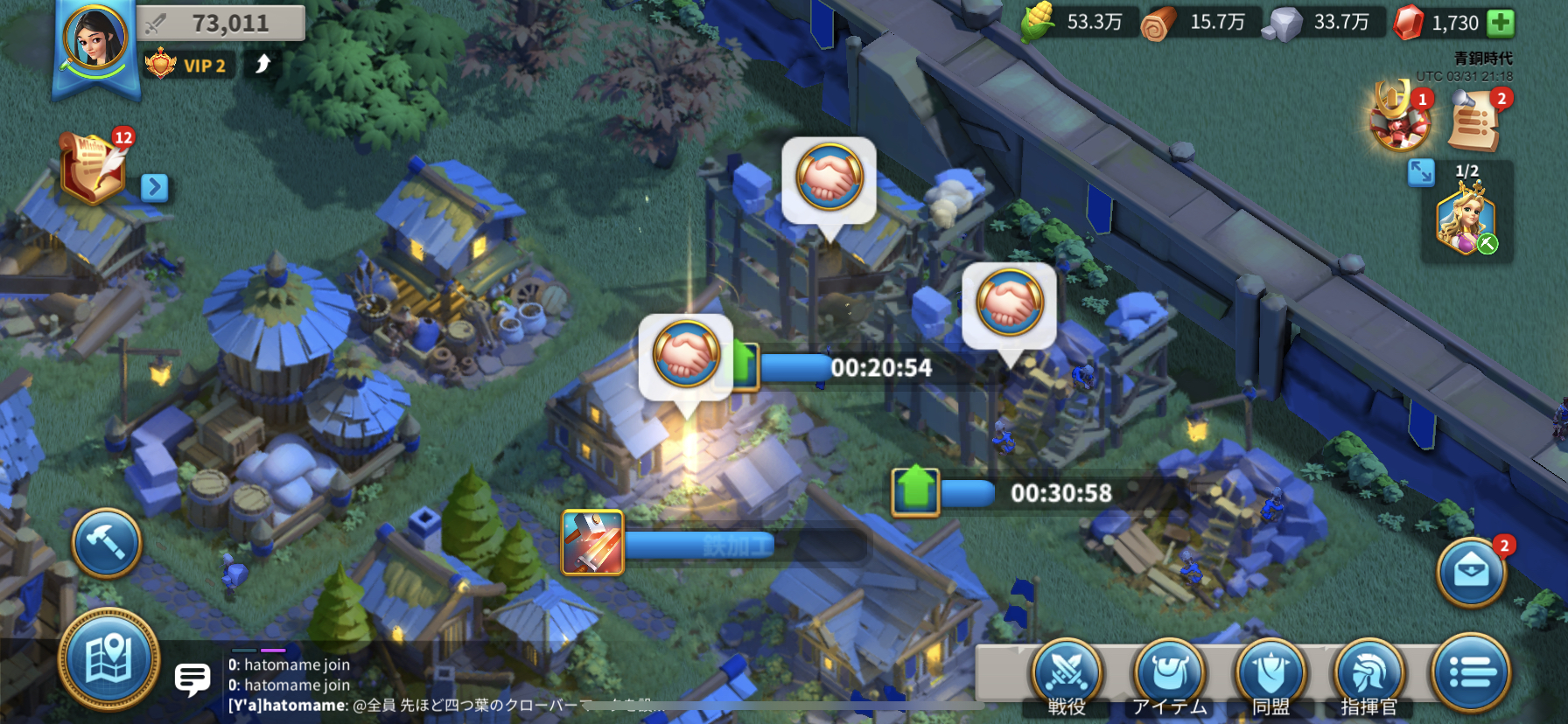Open the hammer build menu
Image resolution: width=1568 pixels, height=724 pixels.
[107, 543]
